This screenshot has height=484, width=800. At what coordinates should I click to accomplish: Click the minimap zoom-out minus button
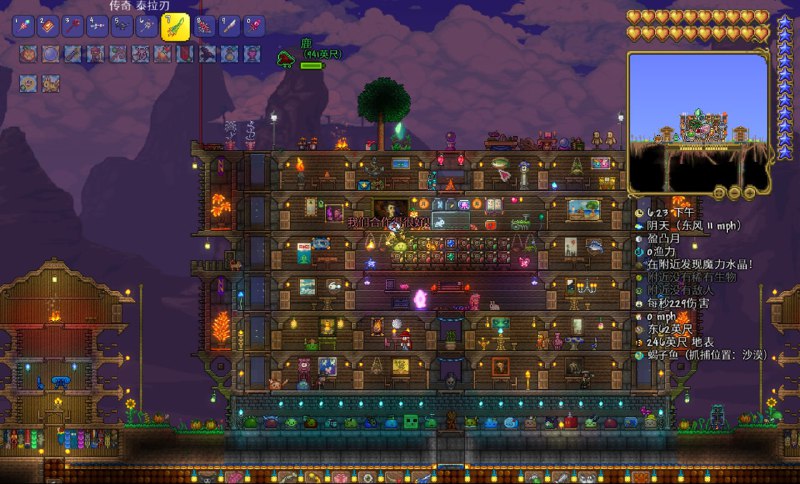tap(734, 193)
